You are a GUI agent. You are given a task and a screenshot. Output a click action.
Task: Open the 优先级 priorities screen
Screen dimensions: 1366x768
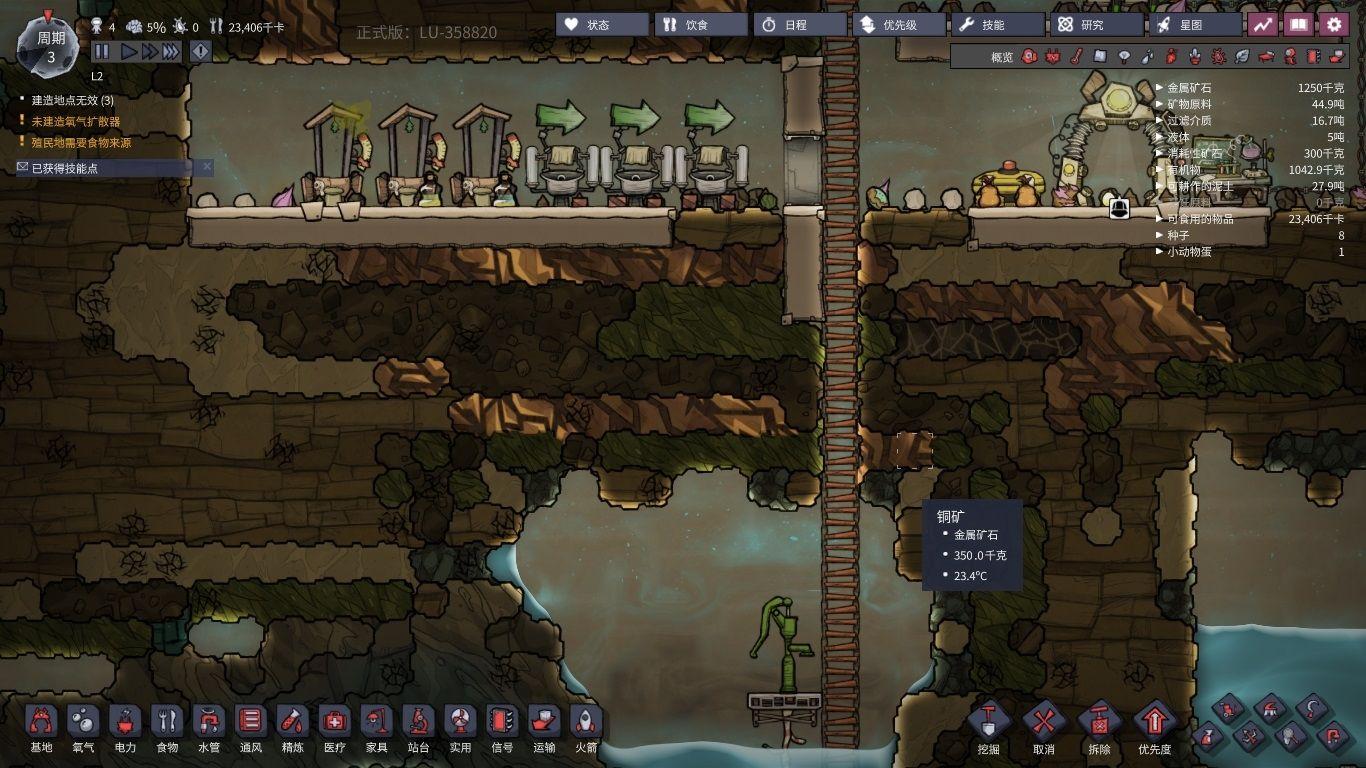point(897,24)
